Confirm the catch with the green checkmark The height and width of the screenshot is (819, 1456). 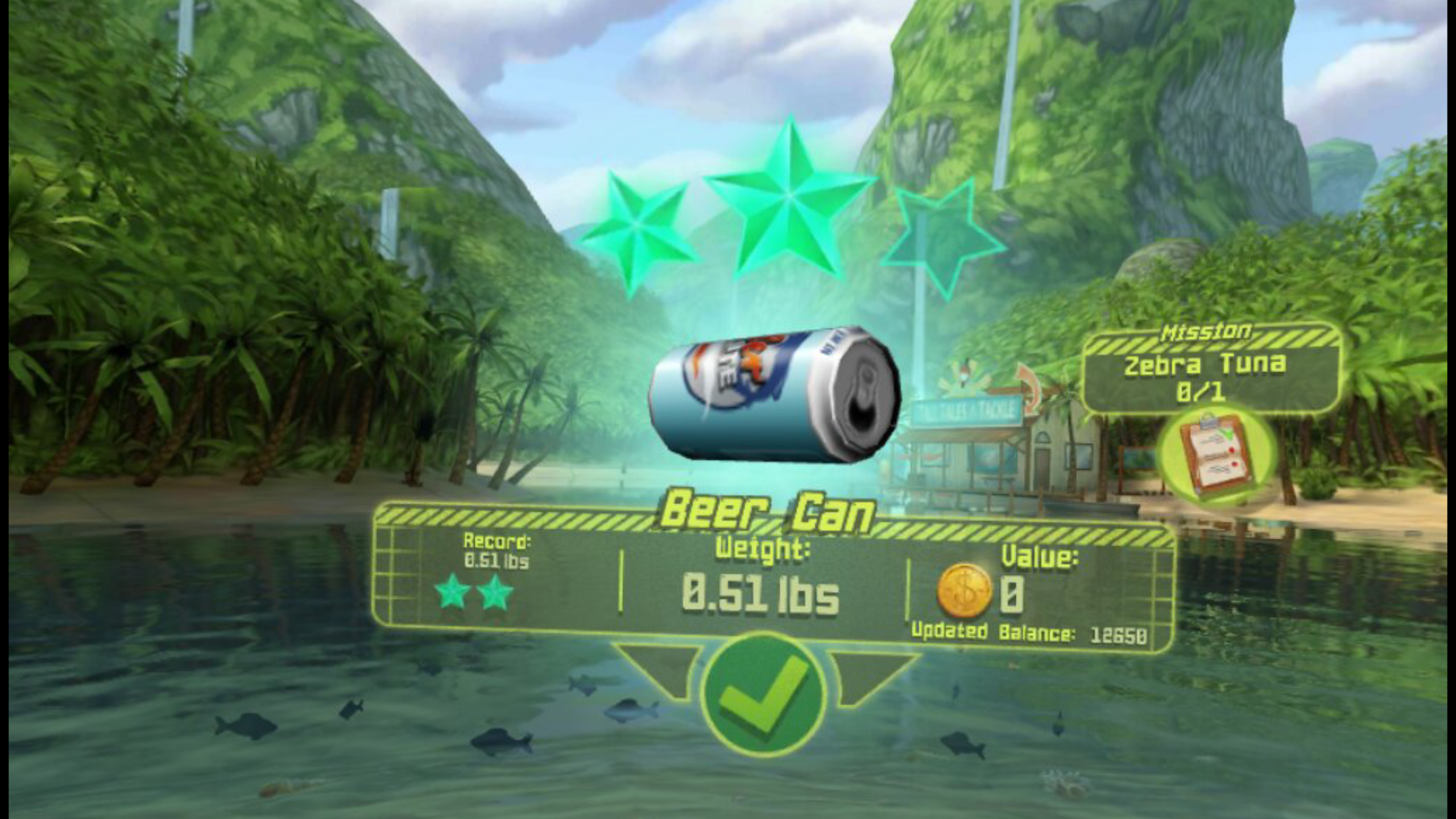point(763,694)
